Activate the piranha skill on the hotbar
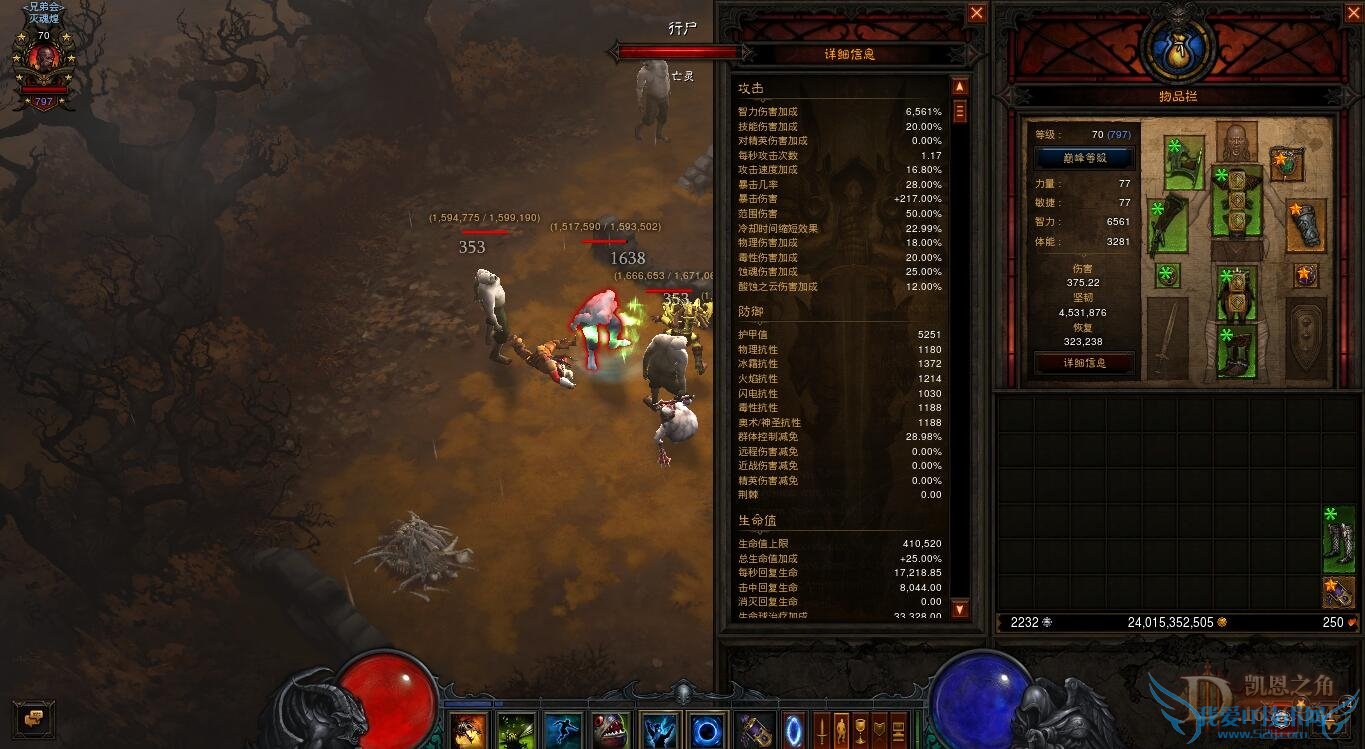1365x749 pixels. pyautogui.click(x=610, y=730)
